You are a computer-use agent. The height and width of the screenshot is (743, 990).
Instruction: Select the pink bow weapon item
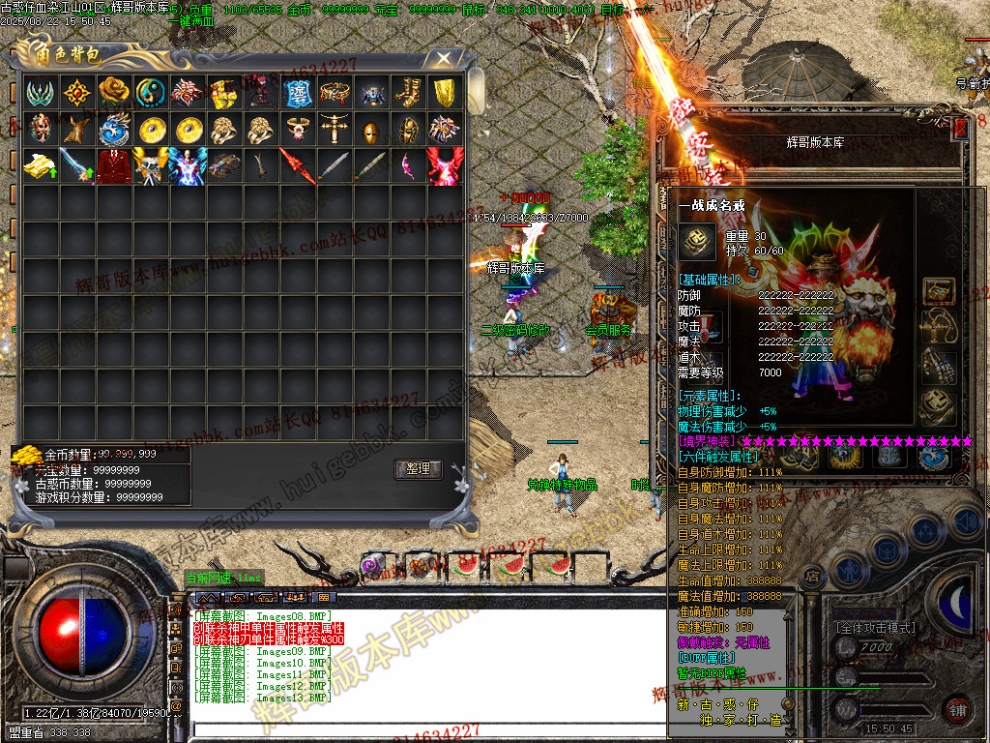408,165
